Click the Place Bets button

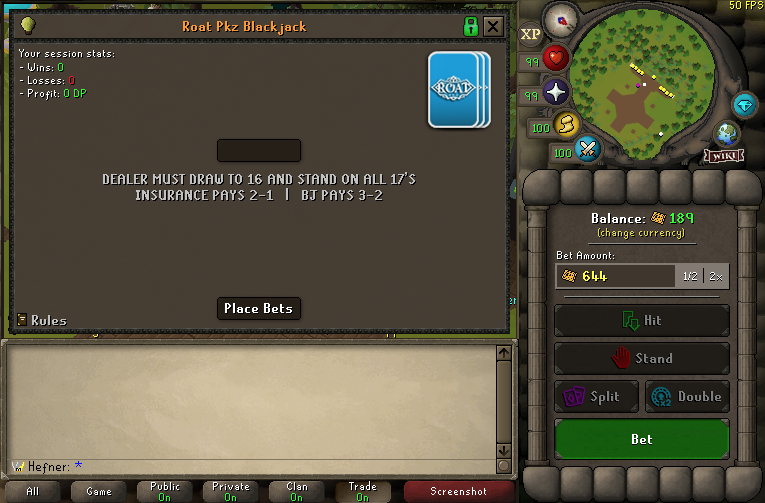point(259,308)
